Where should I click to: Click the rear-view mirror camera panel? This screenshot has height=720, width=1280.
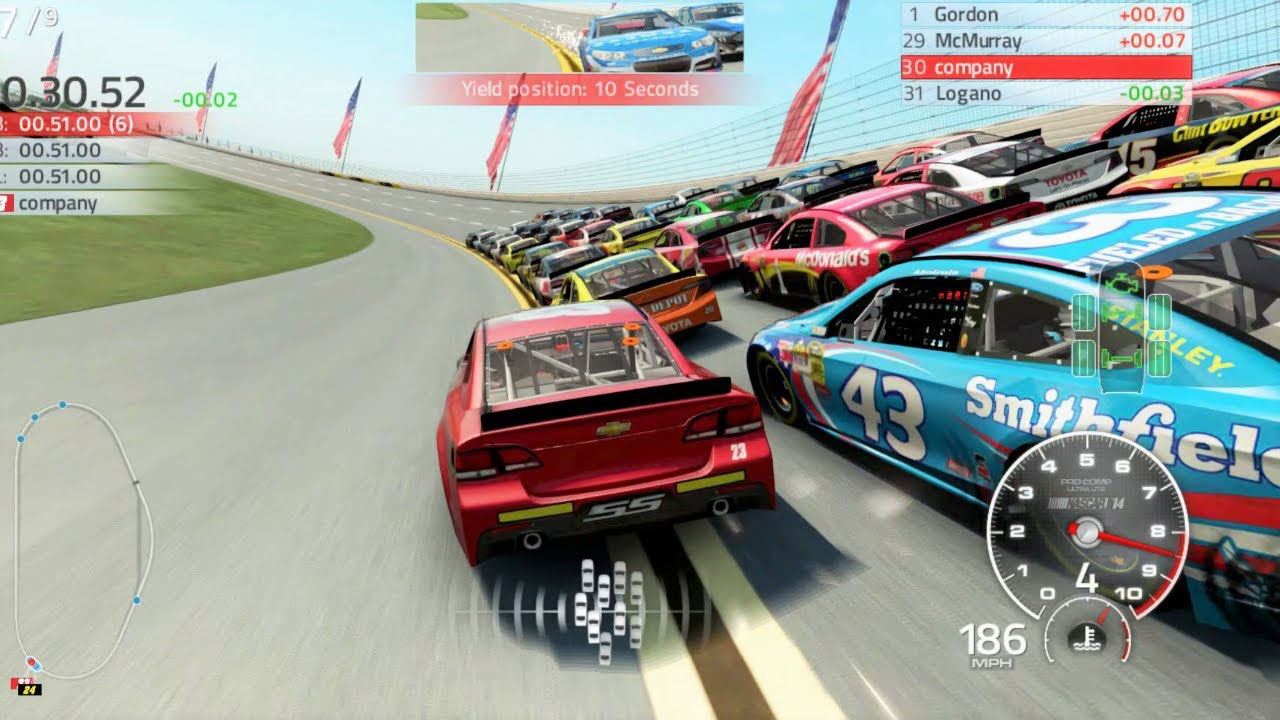(580, 37)
